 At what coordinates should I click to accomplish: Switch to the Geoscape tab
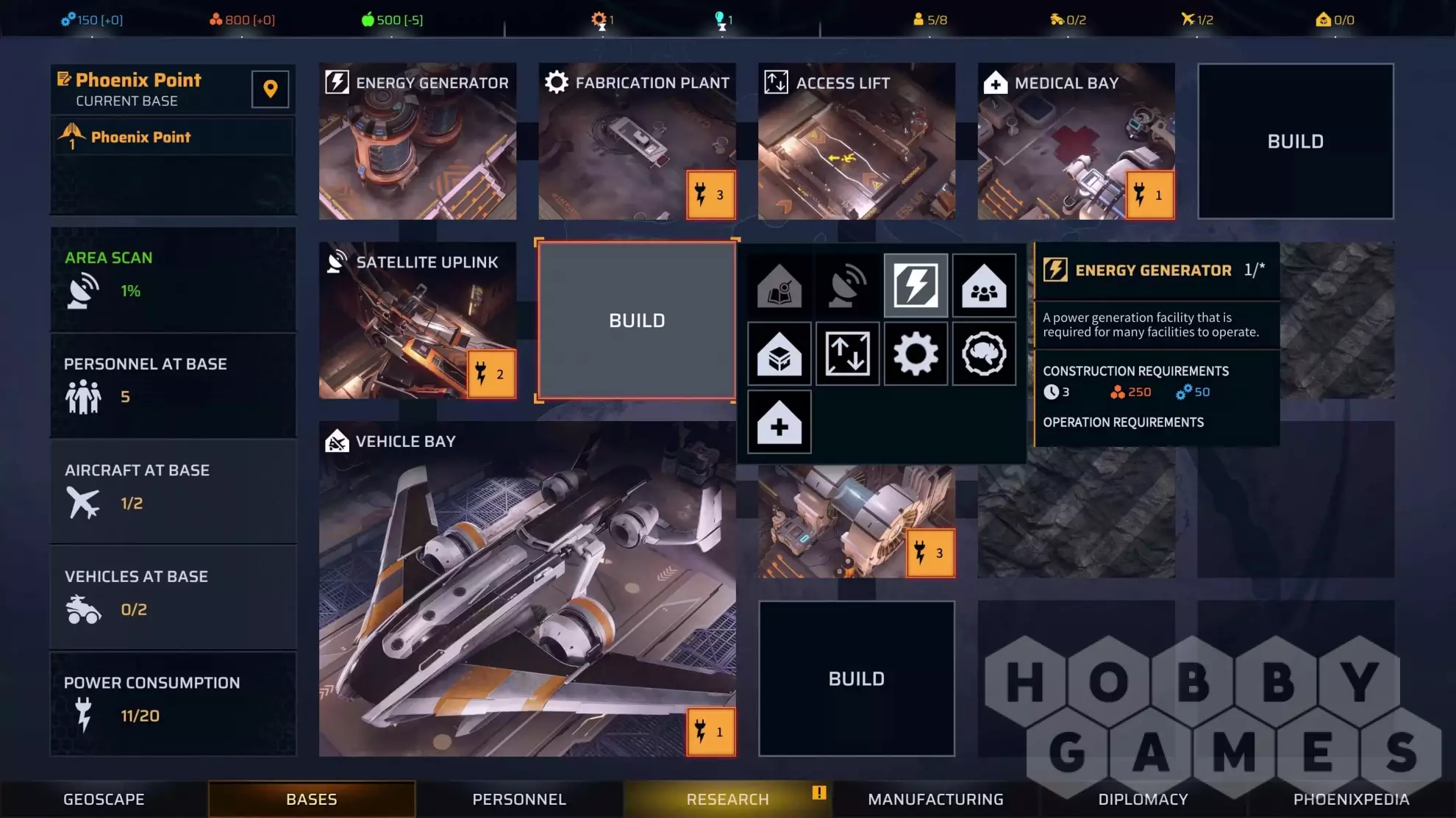104,799
